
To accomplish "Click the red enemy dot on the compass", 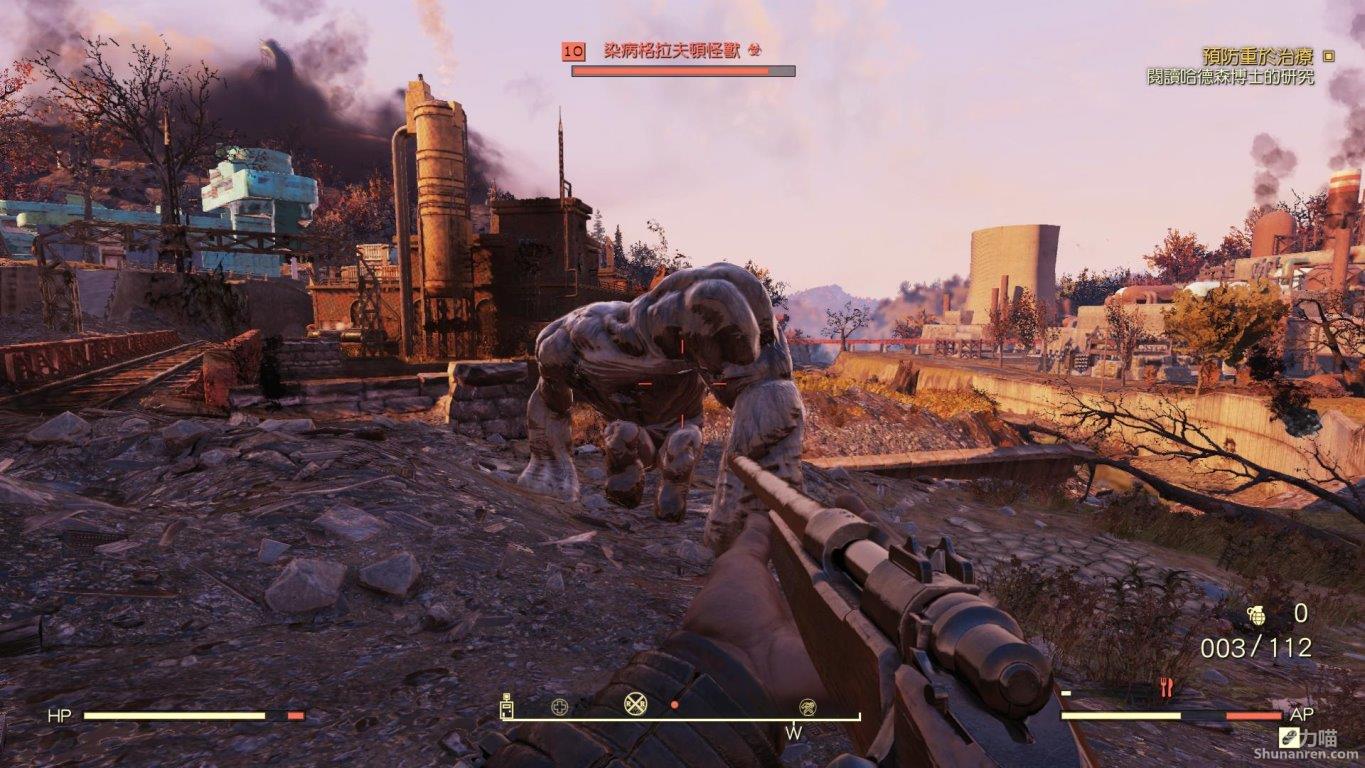I will pyautogui.click(x=674, y=705).
